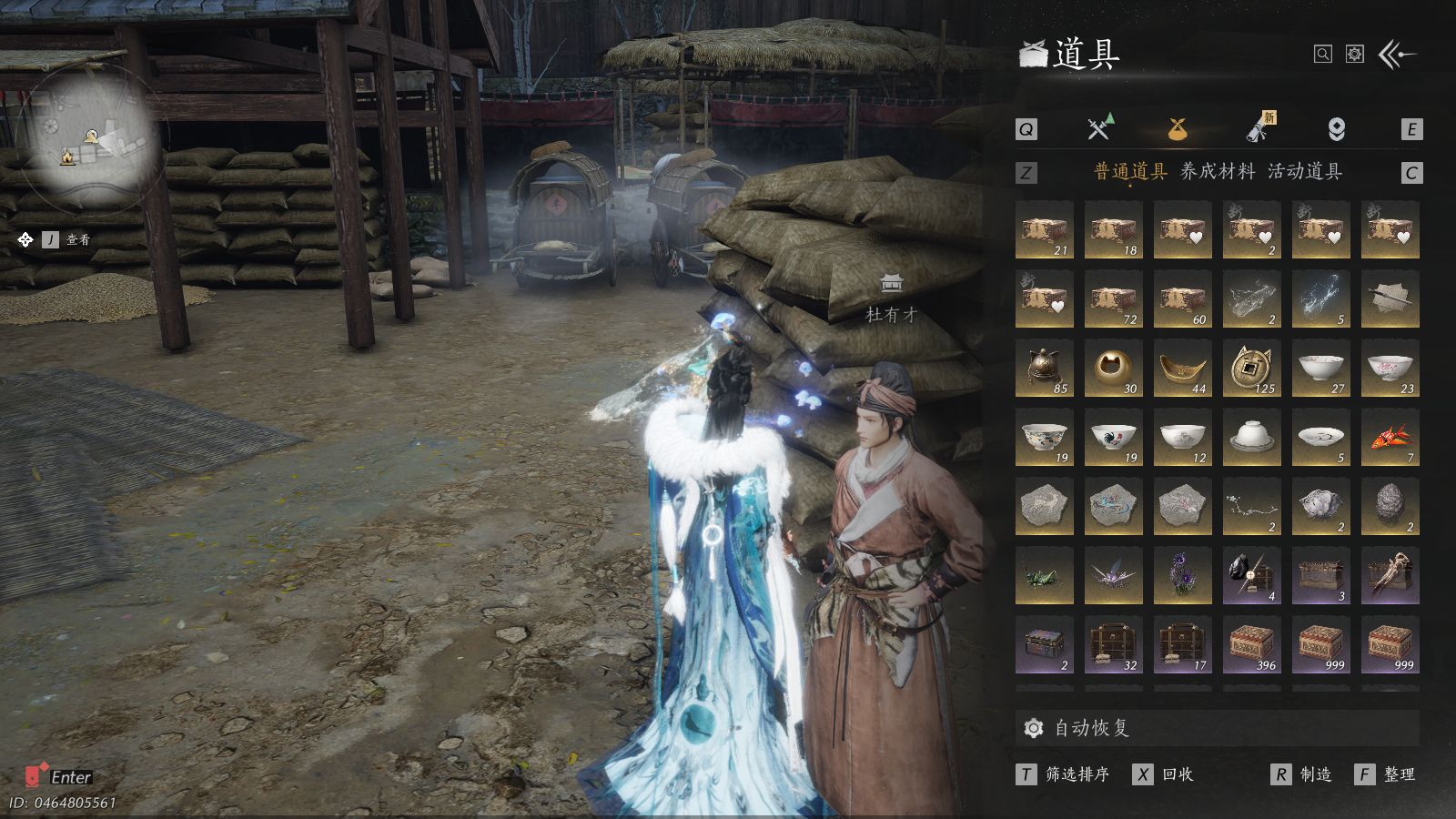Switch to the scroll tab marked 新
The height and width of the screenshot is (819, 1456).
click(x=1259, y=129)
